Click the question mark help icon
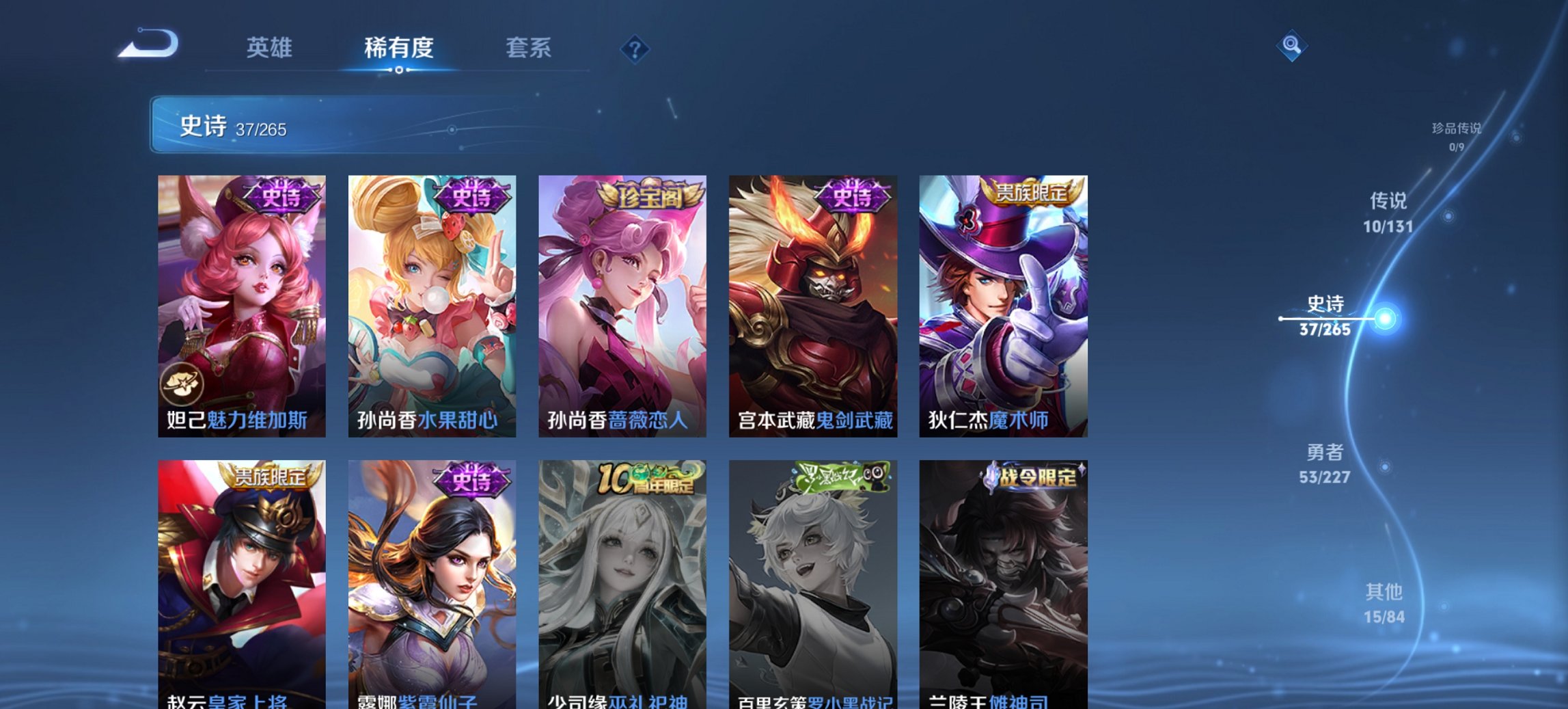 click(x=634, y=49)
